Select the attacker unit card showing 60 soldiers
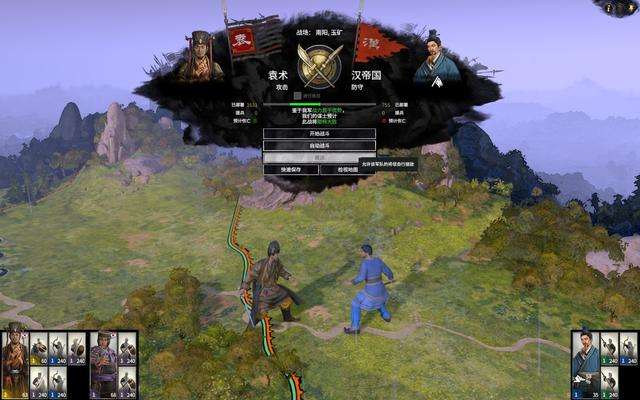The height and width of the screenshot is (400, 640). click(38, 345)
